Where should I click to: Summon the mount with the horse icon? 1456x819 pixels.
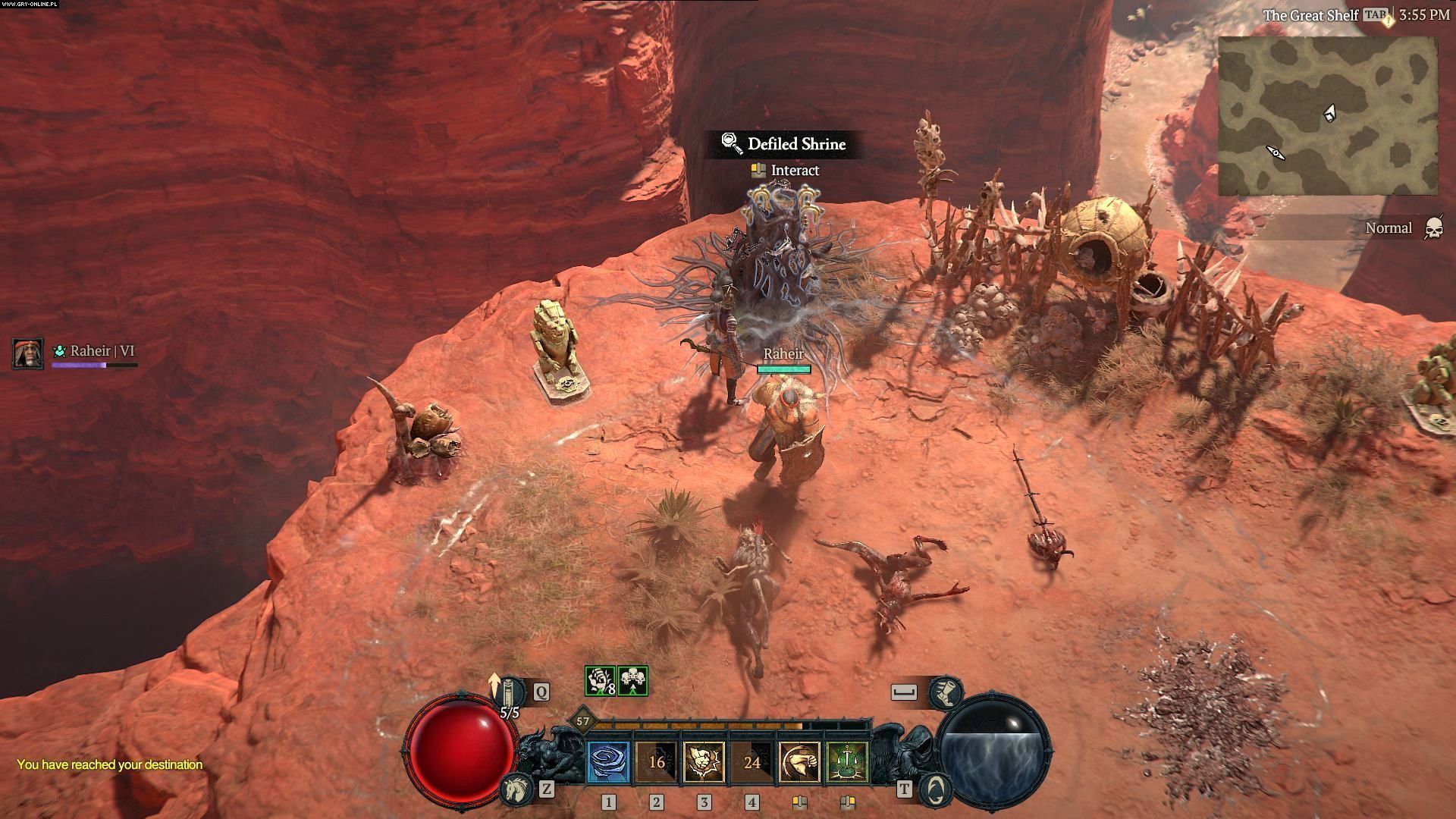click(x=516, y=789)
